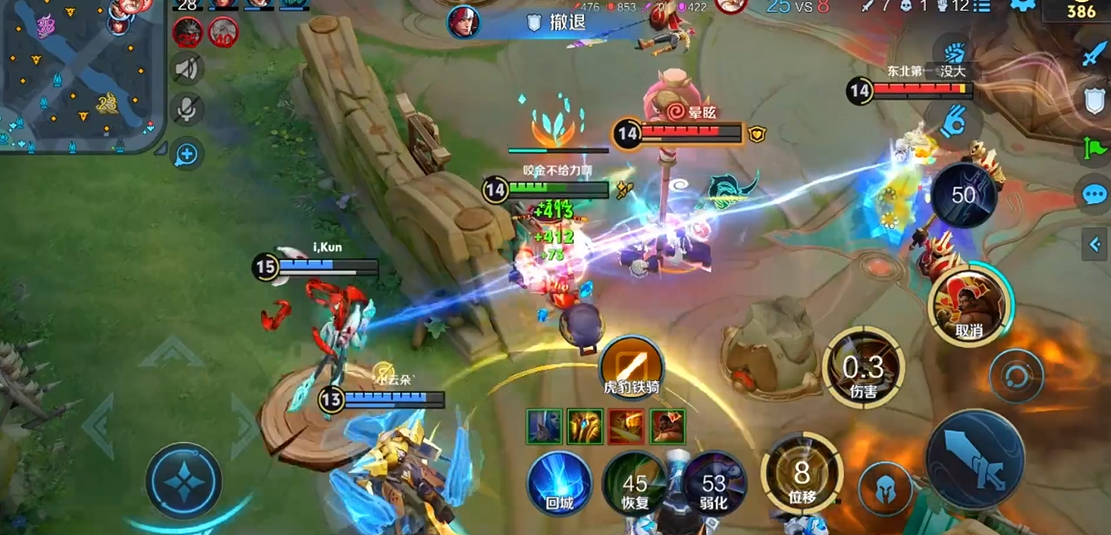
Task: Open the settings gear
Action: (x=1021, y=6)
